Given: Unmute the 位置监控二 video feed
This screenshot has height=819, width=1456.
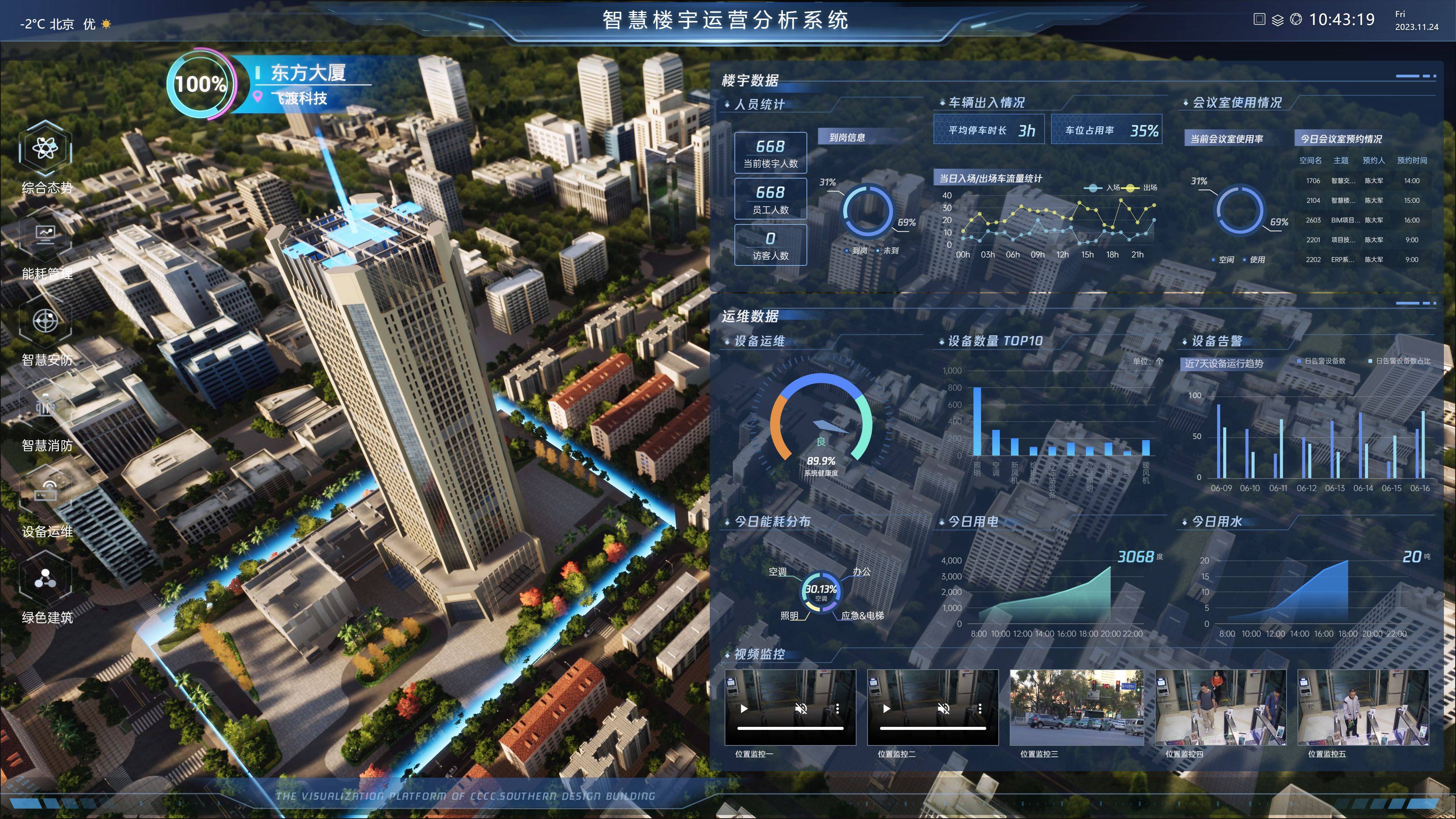Looking at the screenshot, I should click(943, 709).
